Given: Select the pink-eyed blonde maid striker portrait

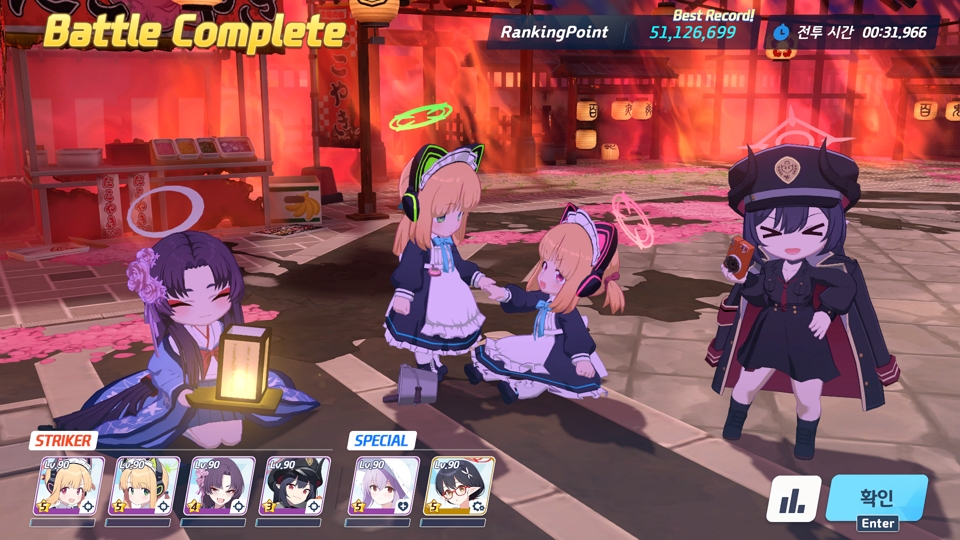Looking at the screenshot, I should pos(68,486).
